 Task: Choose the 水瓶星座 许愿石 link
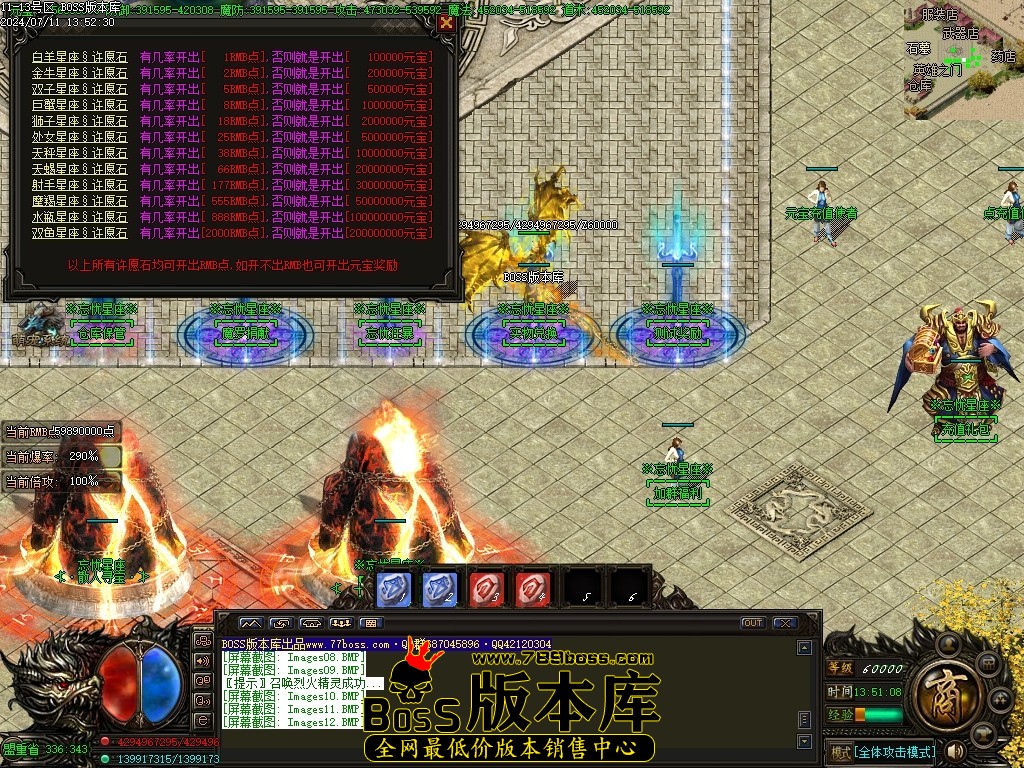coord(80,217)
